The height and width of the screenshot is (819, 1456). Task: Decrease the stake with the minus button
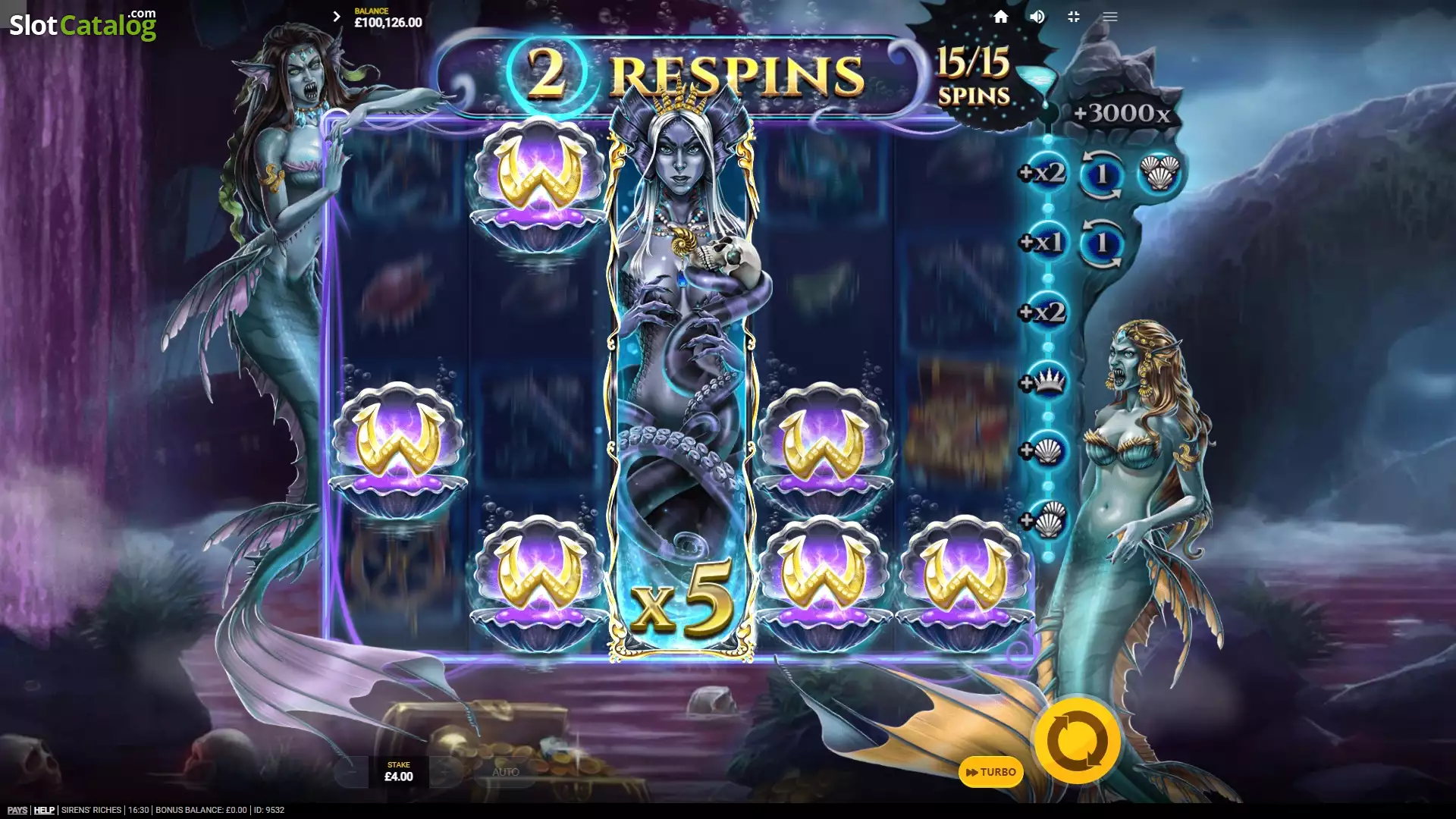[351, 772]
